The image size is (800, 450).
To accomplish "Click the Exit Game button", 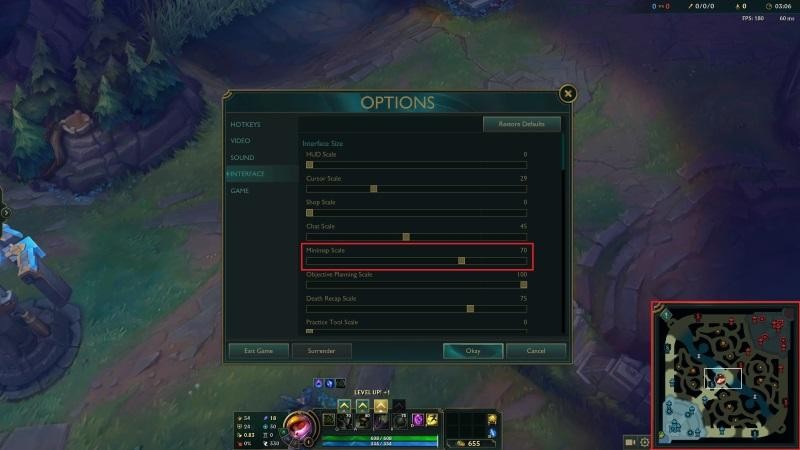I will click(x=258, y=351).
